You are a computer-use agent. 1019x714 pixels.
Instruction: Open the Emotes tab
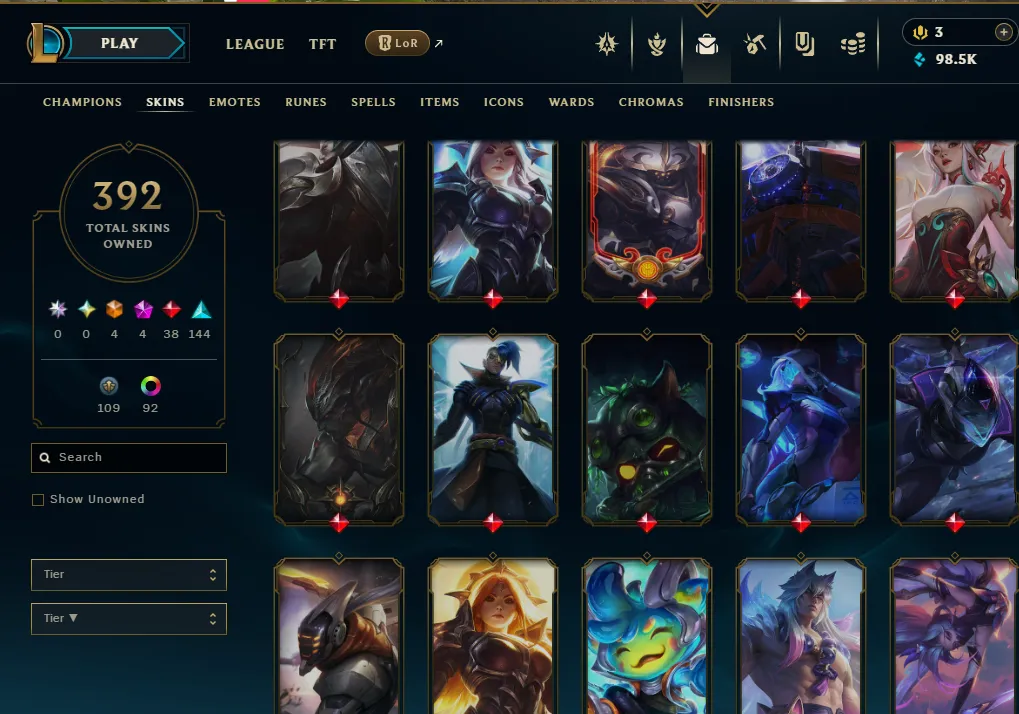pos(235,102)
